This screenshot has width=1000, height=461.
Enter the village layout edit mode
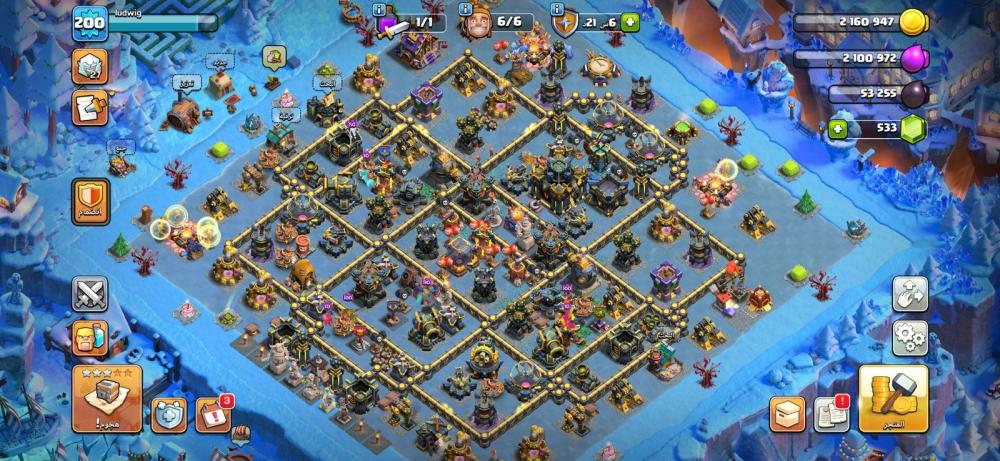pyautogui.click(x=910, y=292)
